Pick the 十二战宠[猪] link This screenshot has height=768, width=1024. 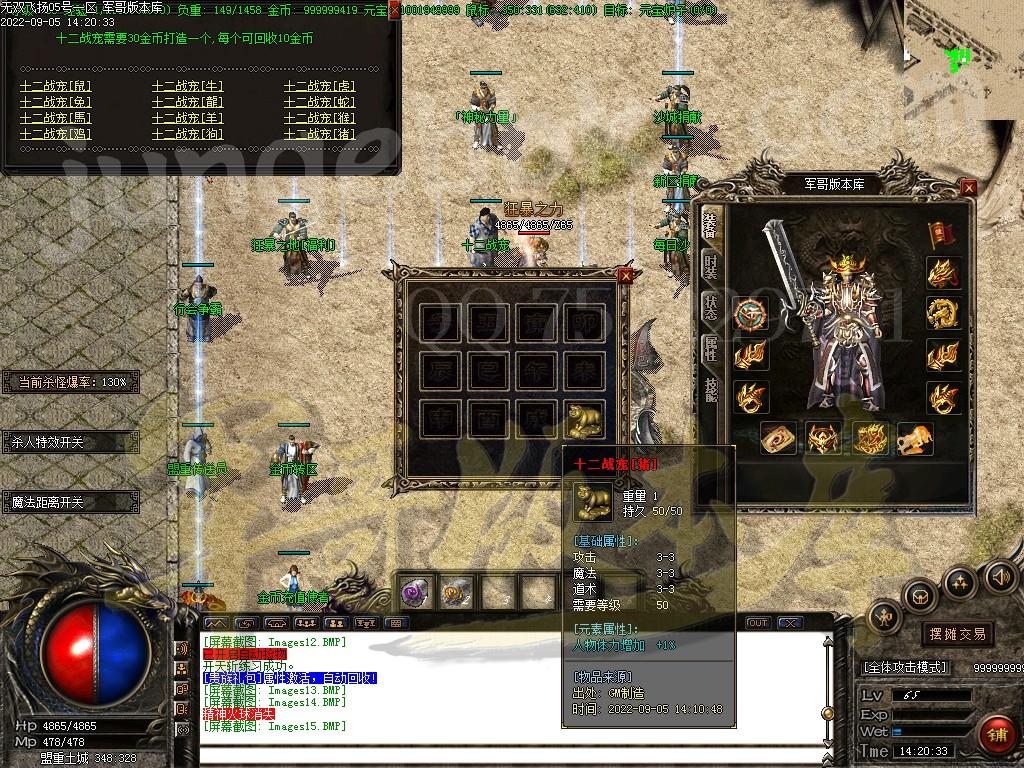pos(319,134)
